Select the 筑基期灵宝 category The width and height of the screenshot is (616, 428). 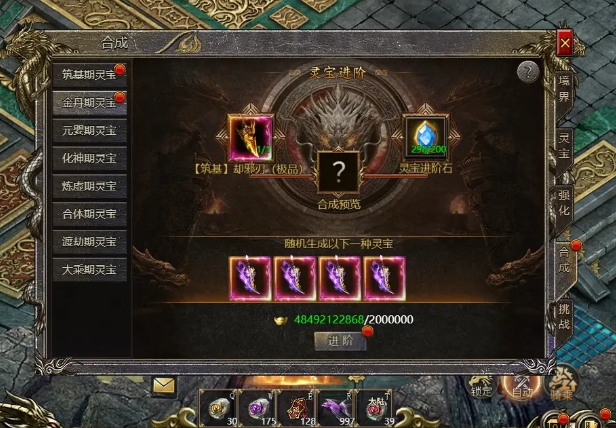(x=89, y=74)
